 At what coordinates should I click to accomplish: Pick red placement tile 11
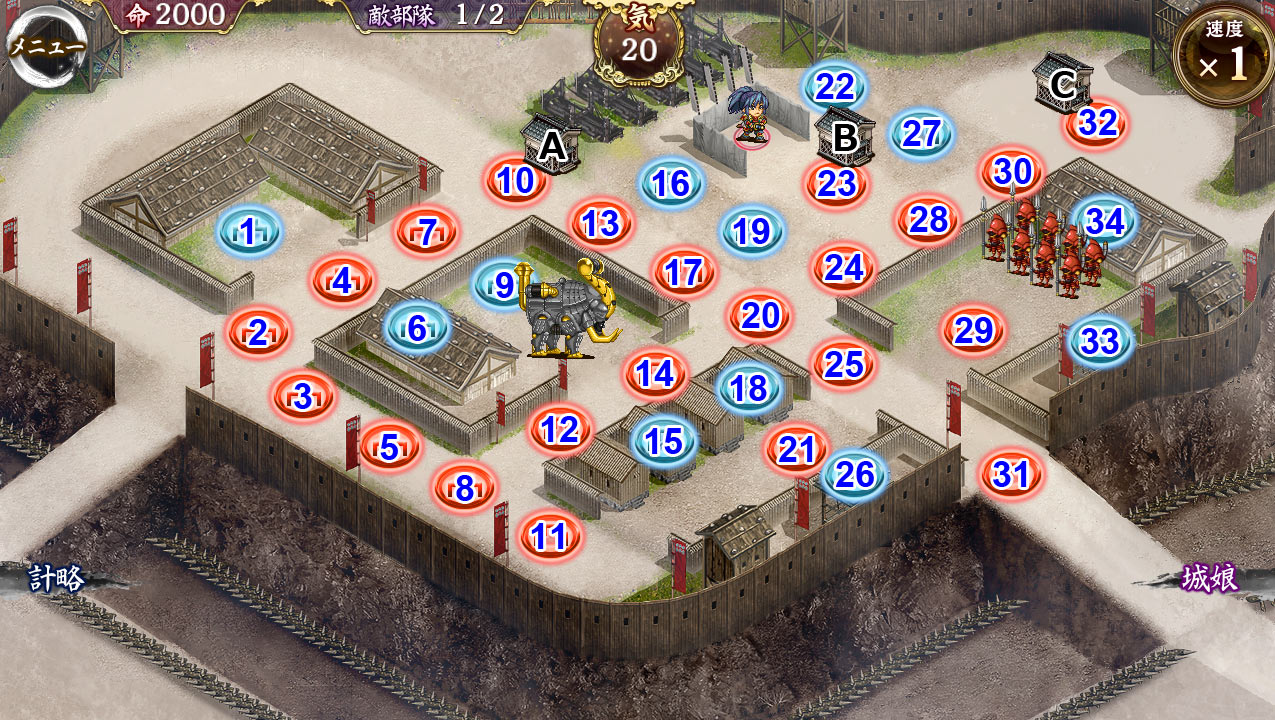click(x=550, y=536)
